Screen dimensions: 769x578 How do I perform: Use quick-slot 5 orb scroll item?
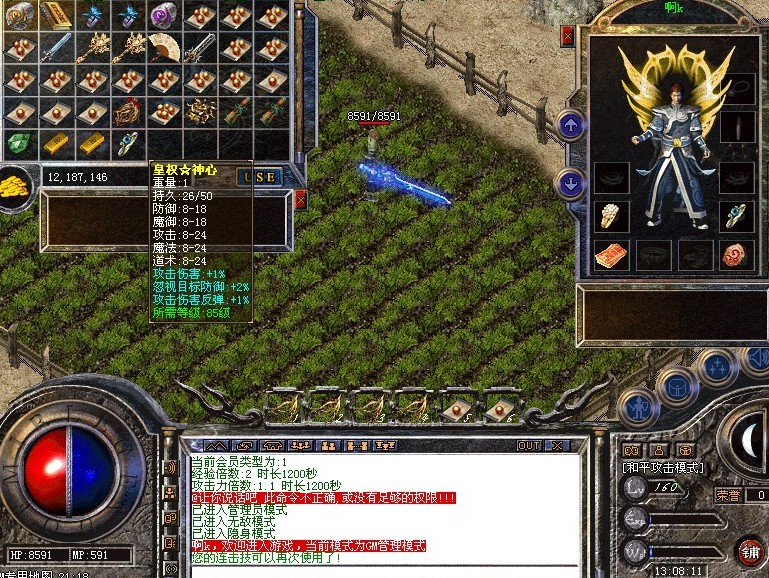tap(458, 405)
